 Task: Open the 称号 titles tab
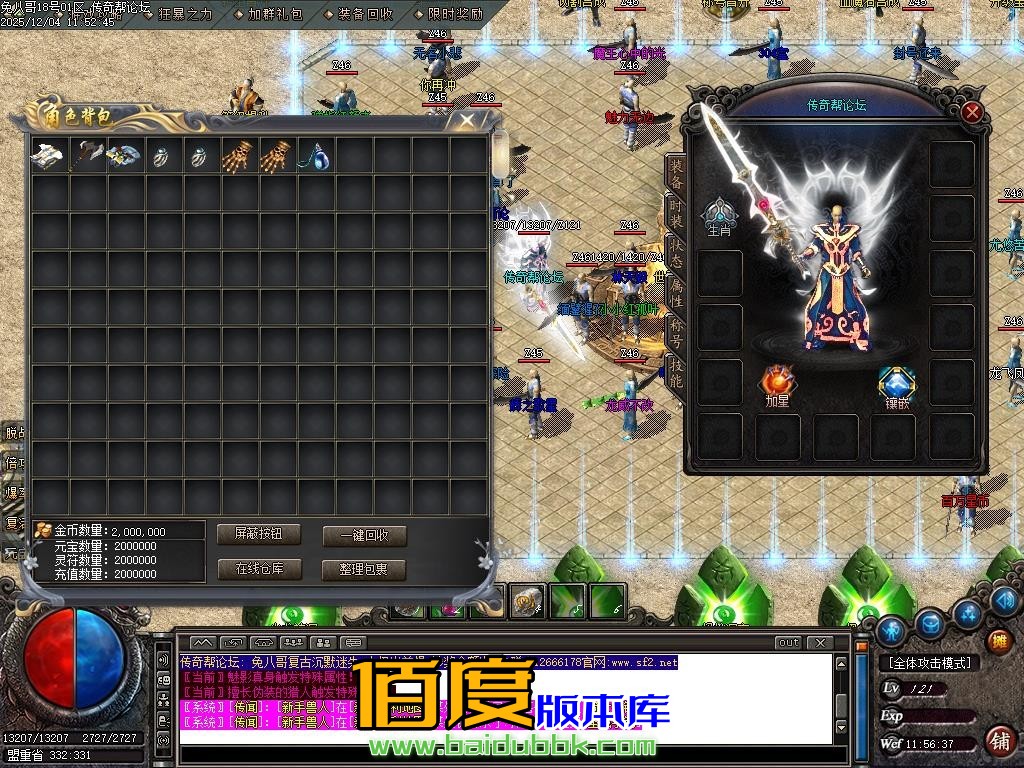coord(676,332)
